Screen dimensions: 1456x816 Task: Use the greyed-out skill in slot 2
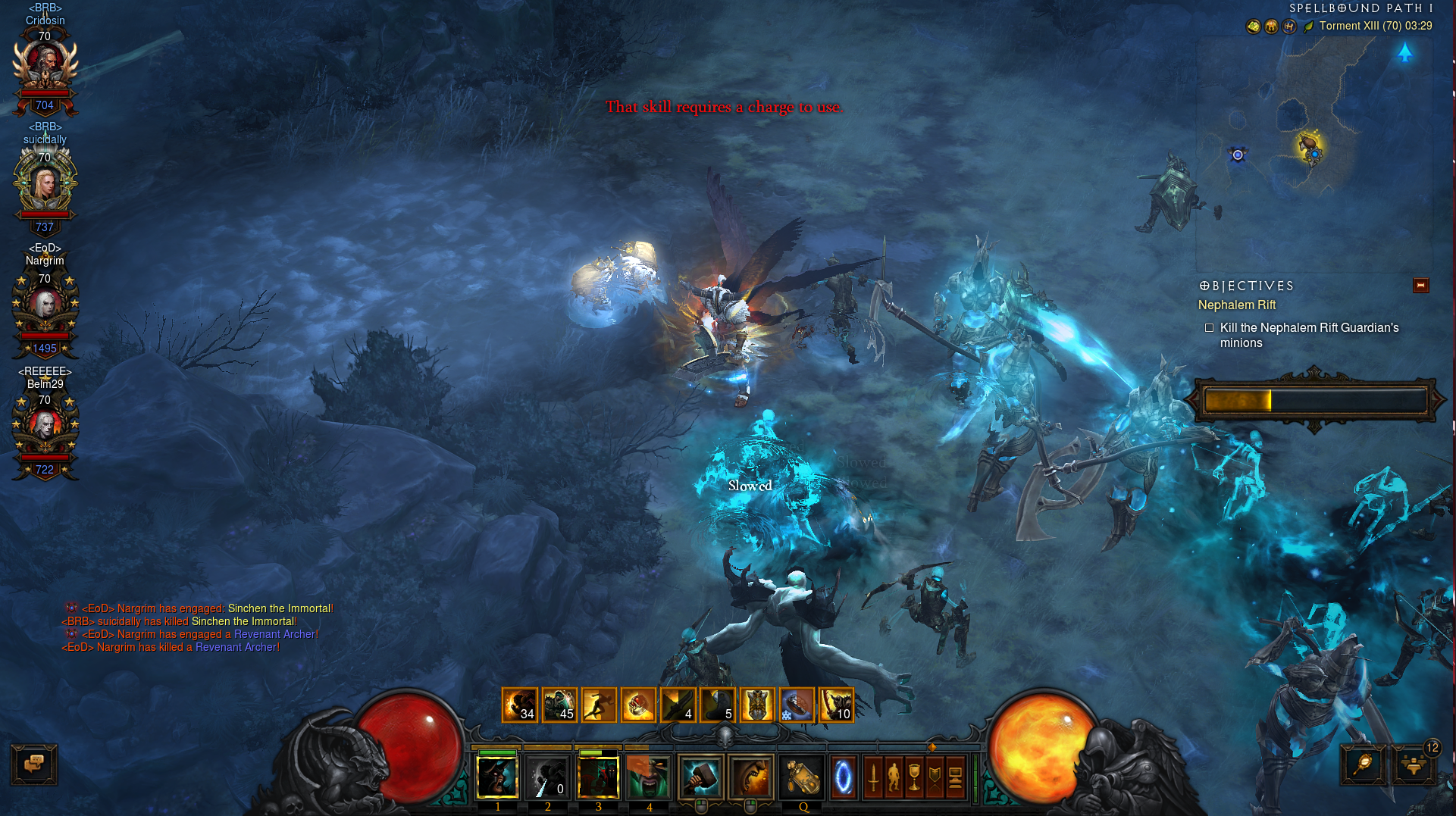point(548,777)
